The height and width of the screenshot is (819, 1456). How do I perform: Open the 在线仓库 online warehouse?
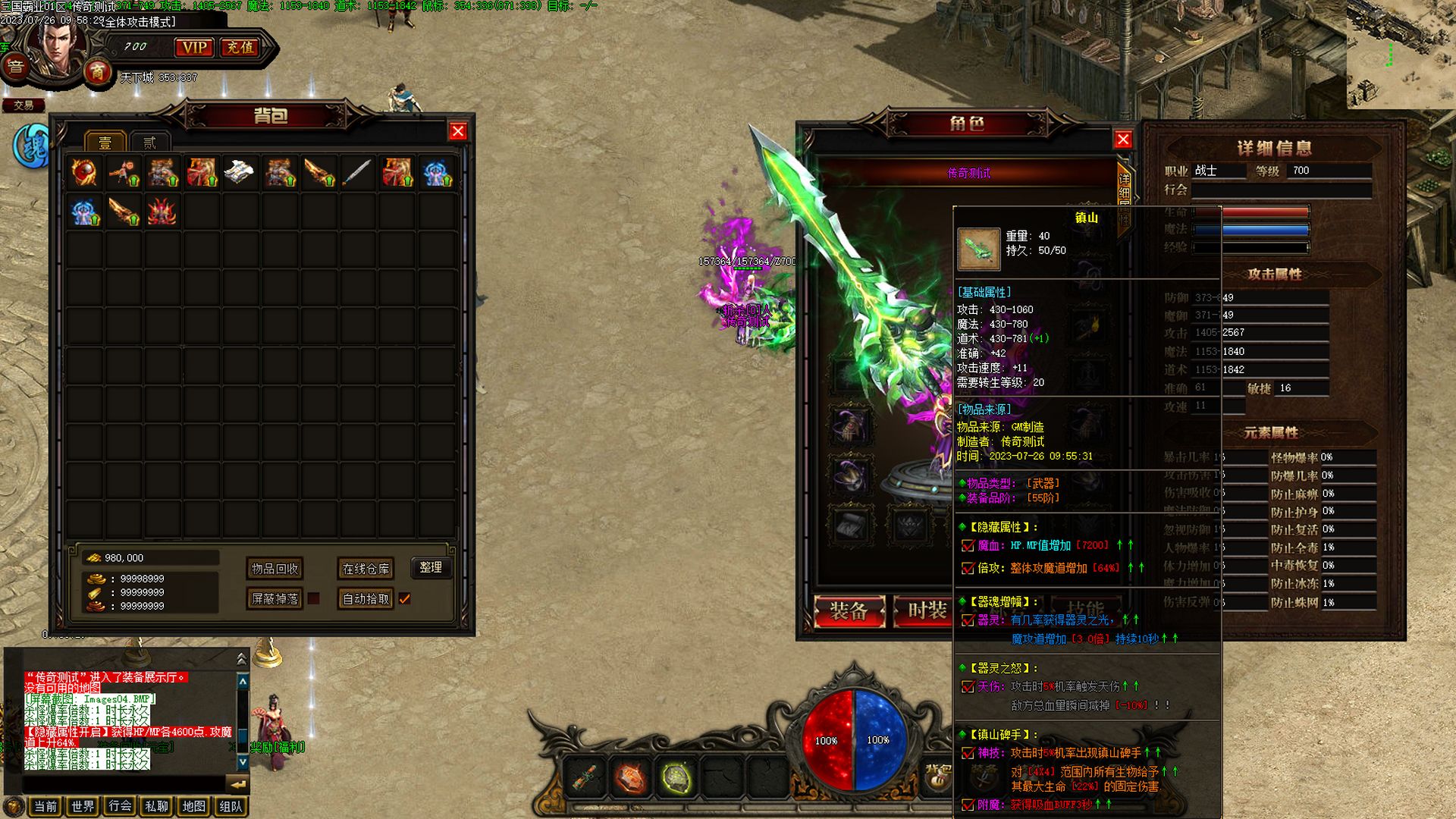pyautogui.click(x=366, y=569)
